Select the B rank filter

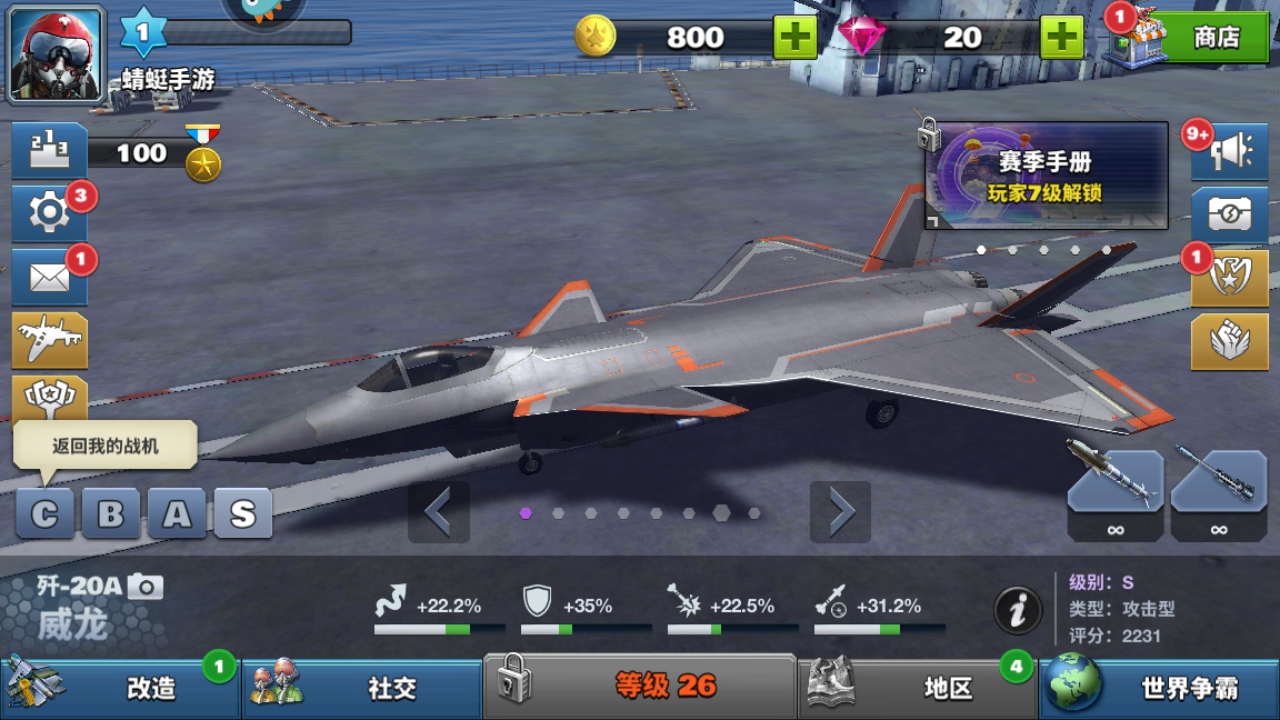click(110, 512)
